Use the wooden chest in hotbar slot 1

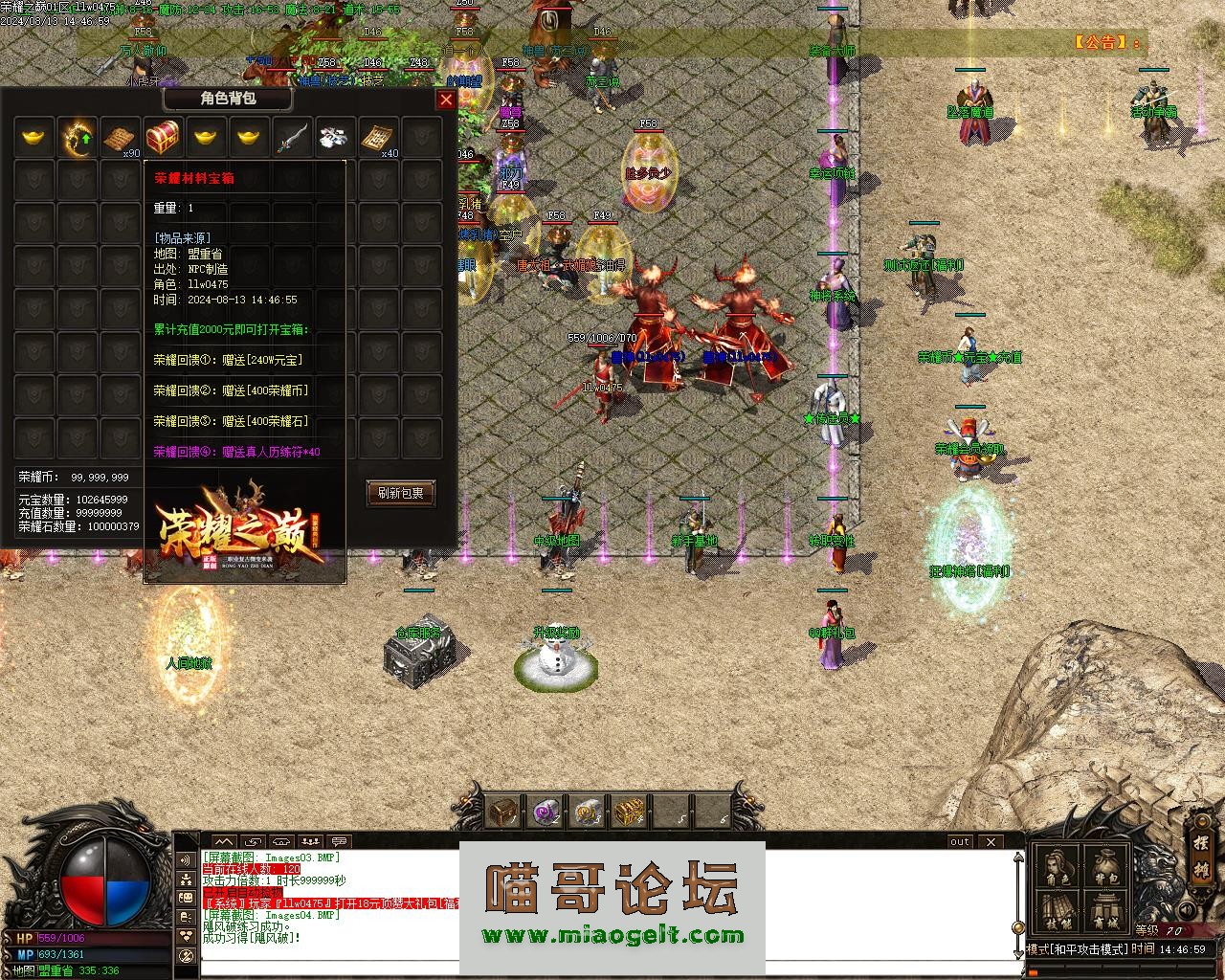pos(503,812)
